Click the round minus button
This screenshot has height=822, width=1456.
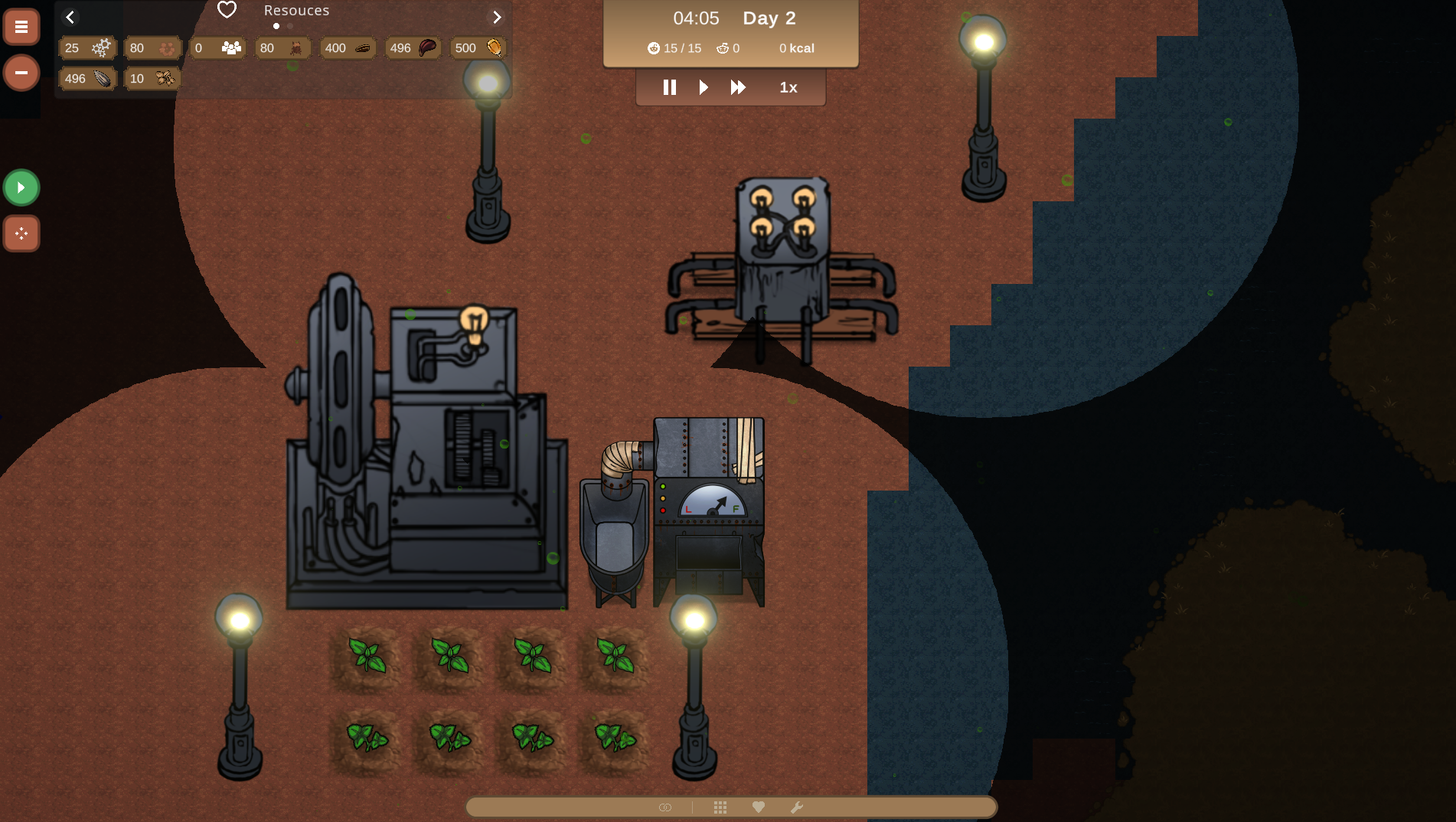[21, 73]
